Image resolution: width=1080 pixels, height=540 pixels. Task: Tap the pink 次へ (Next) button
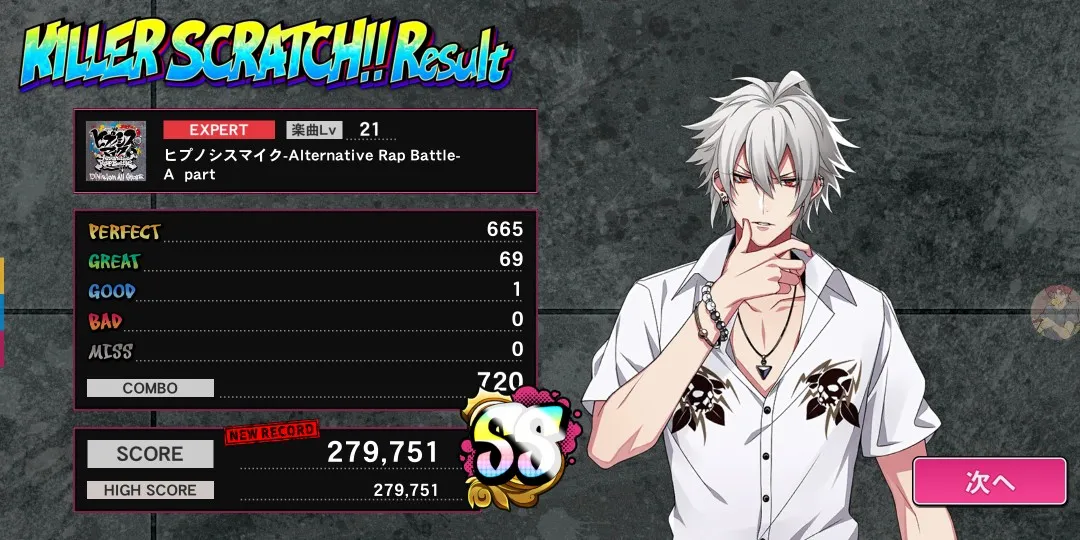(x=989, y=481)
